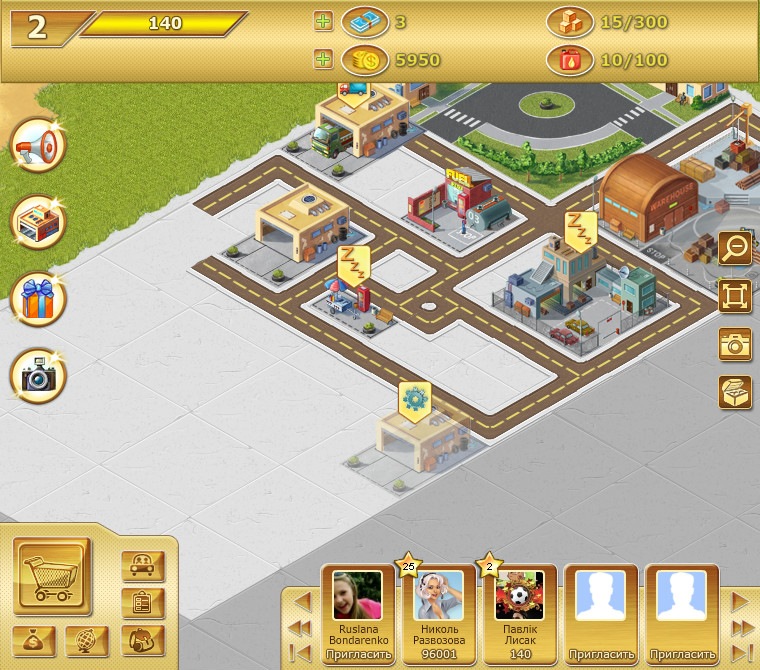Open the shopping cart store
The image size is (760, 670).
53,577
